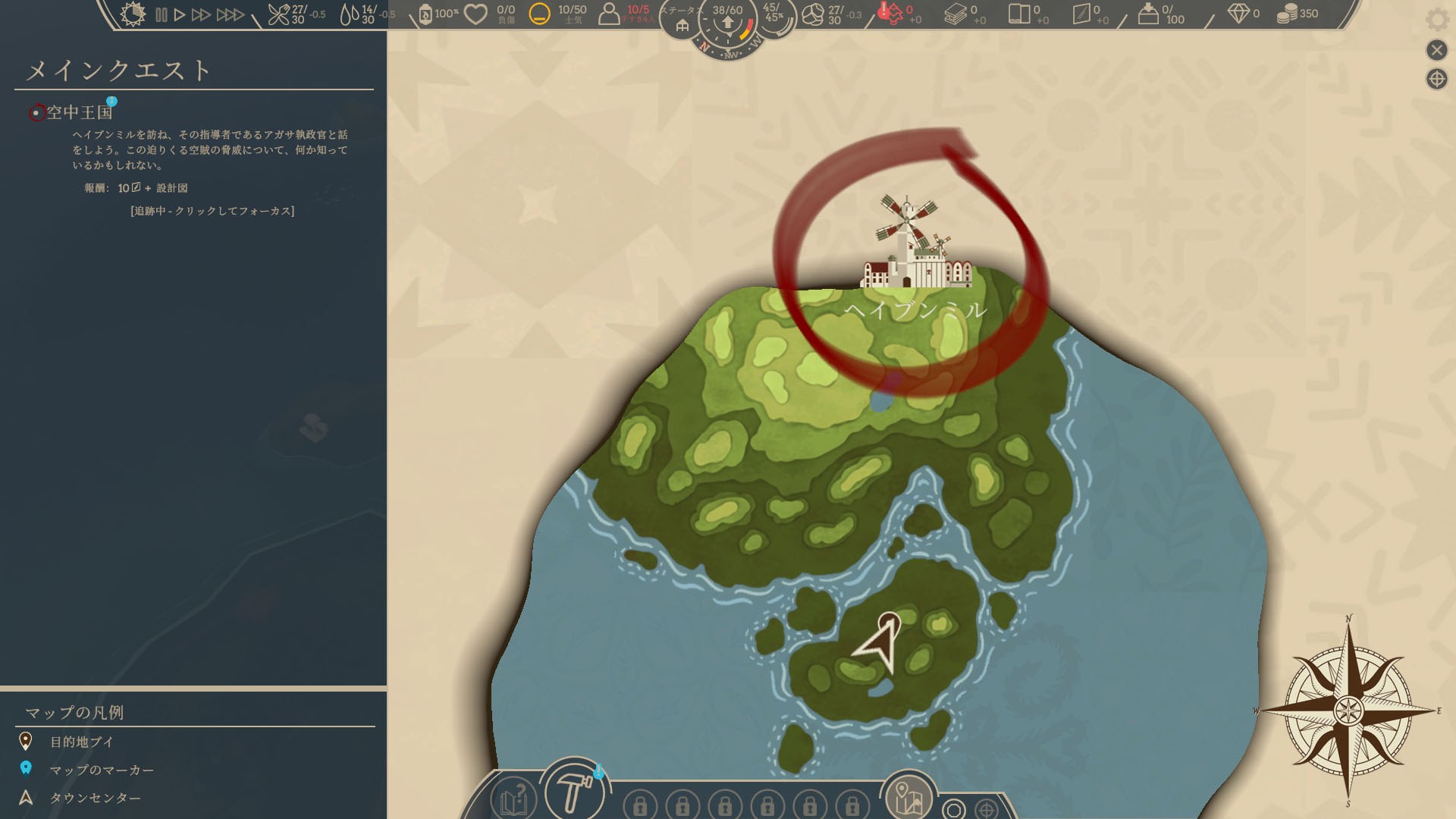
Task: Open settings via the gear icon
Action: point(1436,20)
